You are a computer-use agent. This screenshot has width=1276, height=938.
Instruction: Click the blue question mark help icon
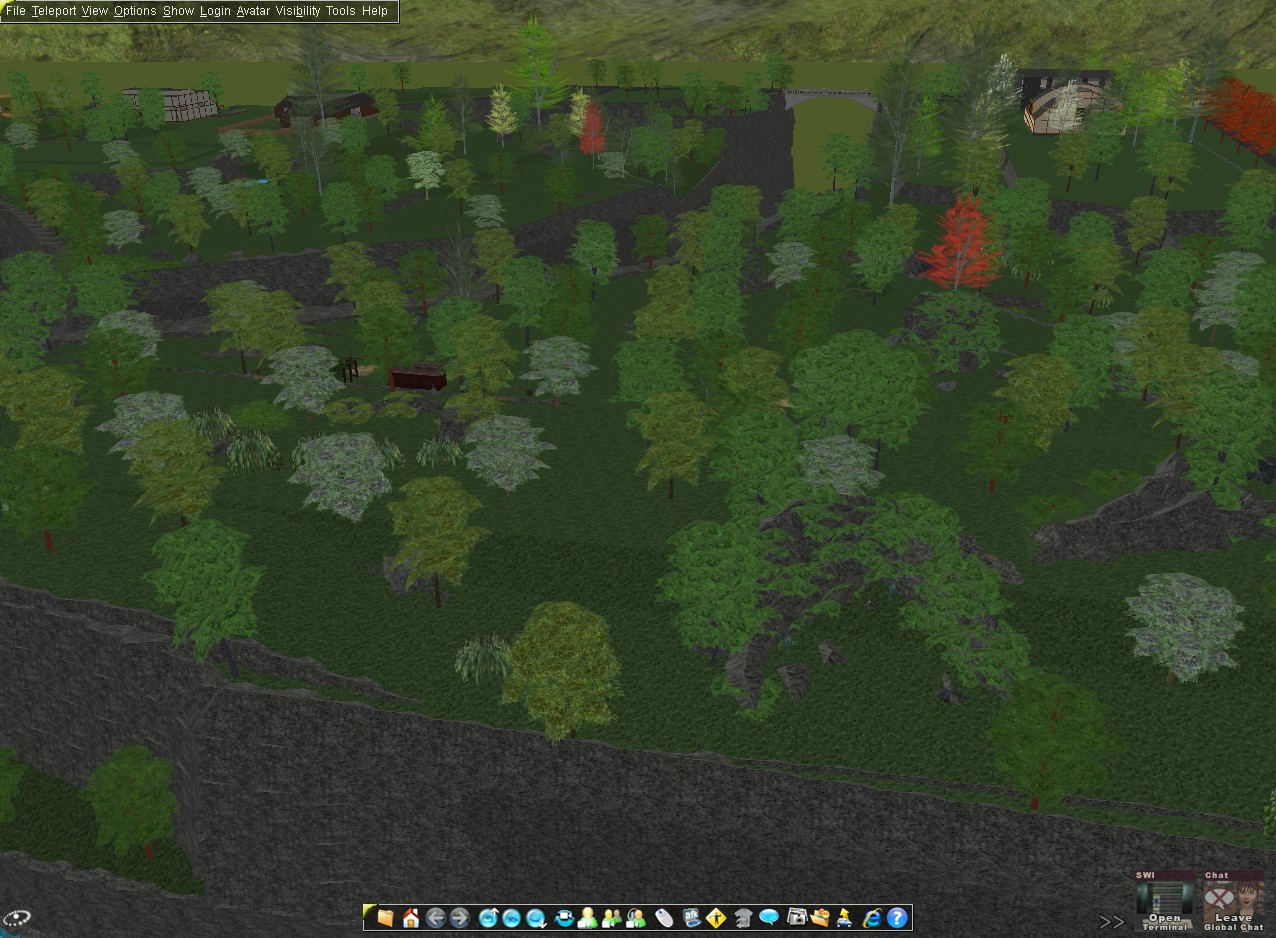pos(897,917)
